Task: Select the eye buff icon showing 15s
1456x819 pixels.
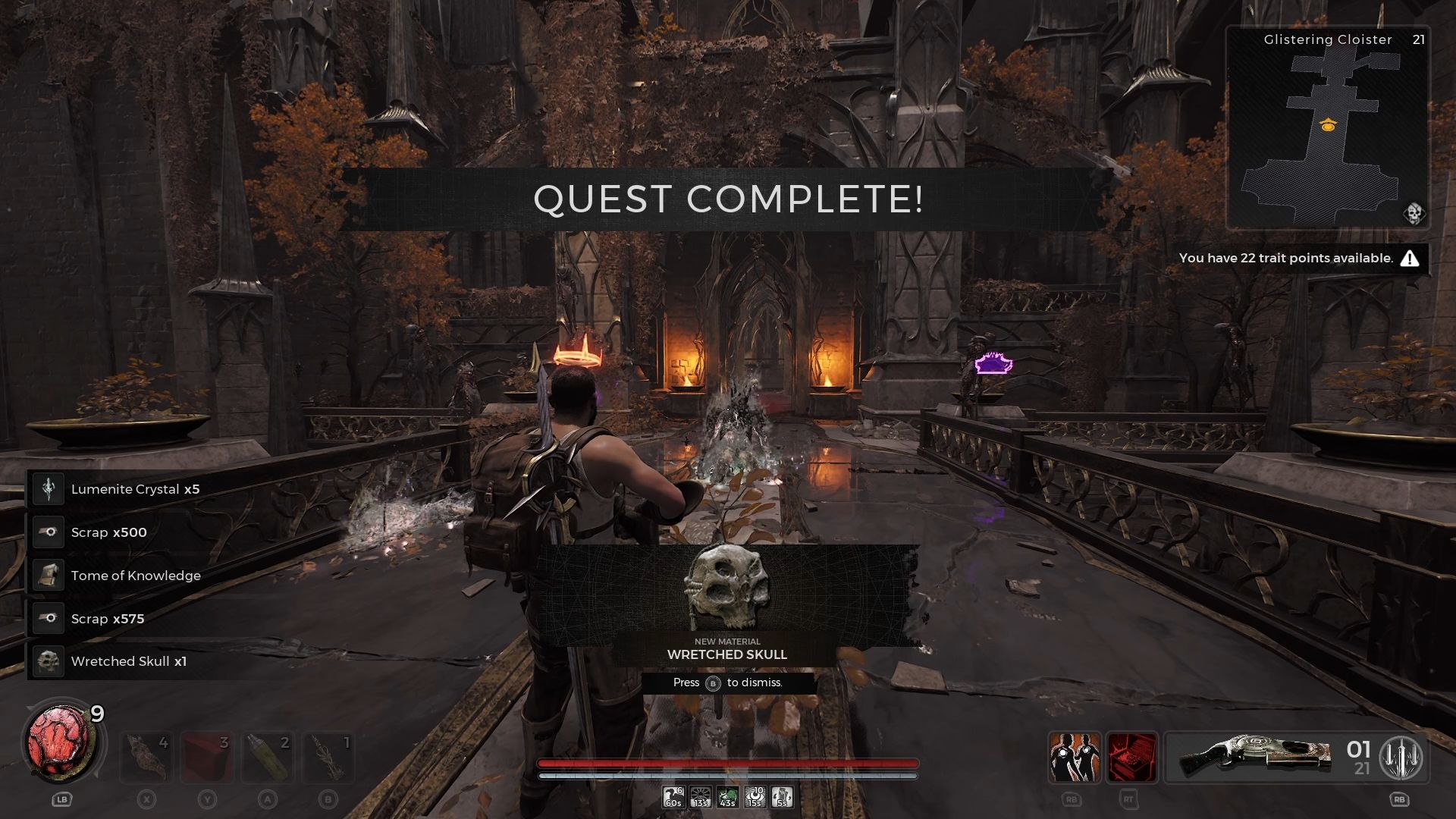Action: point(755,799)
